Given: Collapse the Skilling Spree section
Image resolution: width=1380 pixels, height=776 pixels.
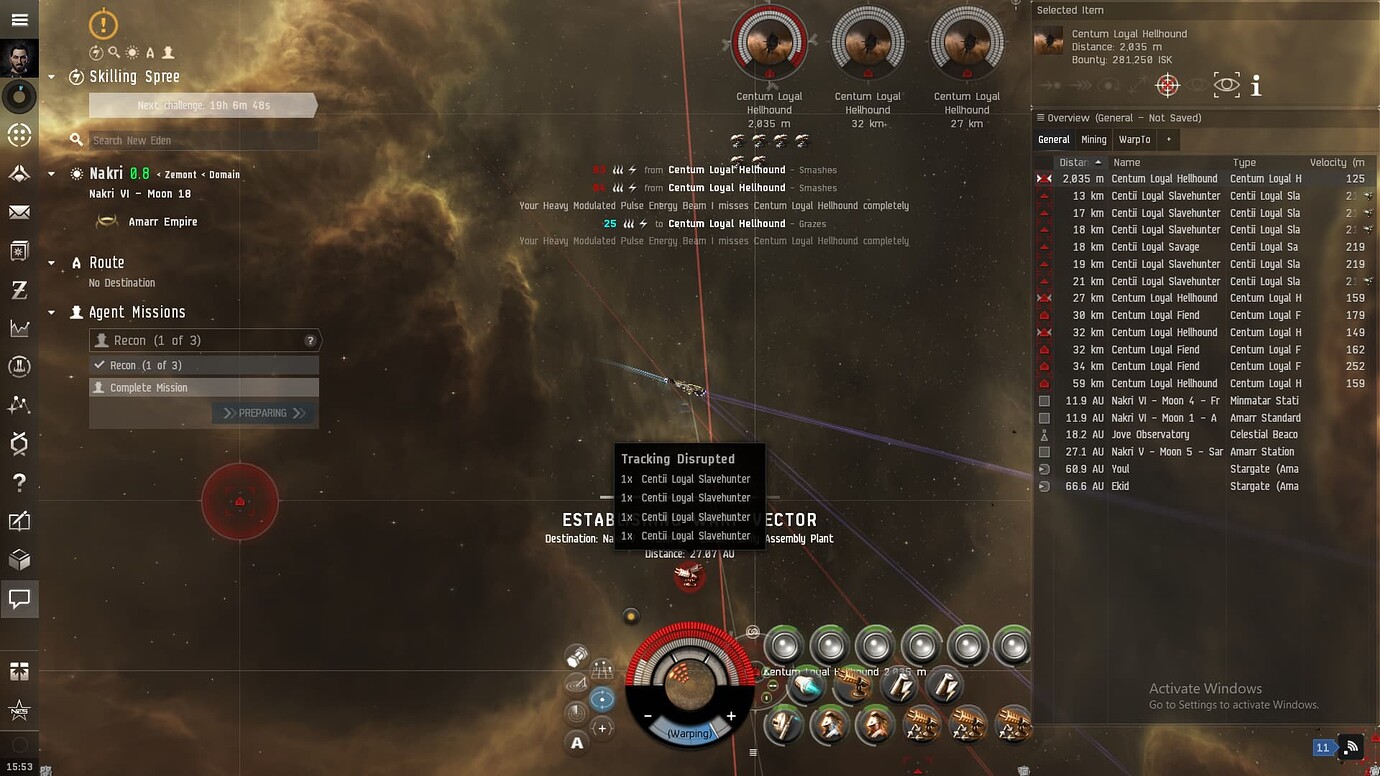Looking at the screenshot, I should pos(52,76).
